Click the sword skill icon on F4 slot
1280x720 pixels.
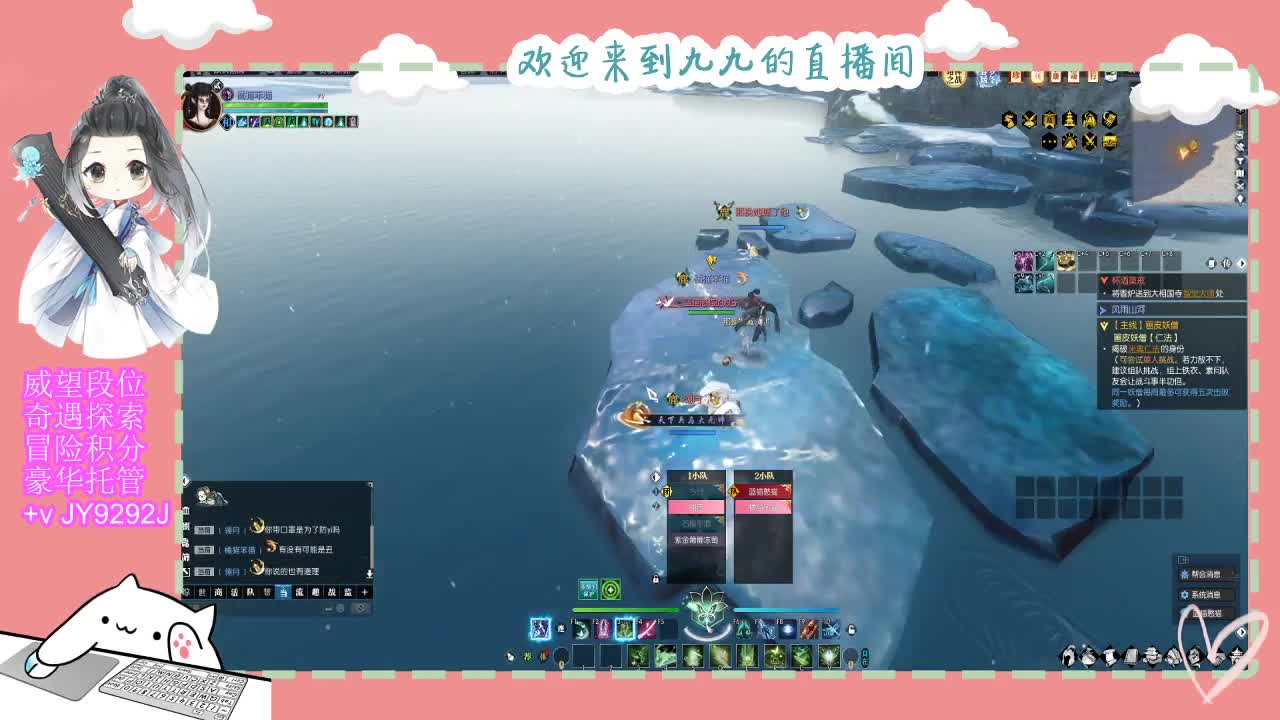650,629
